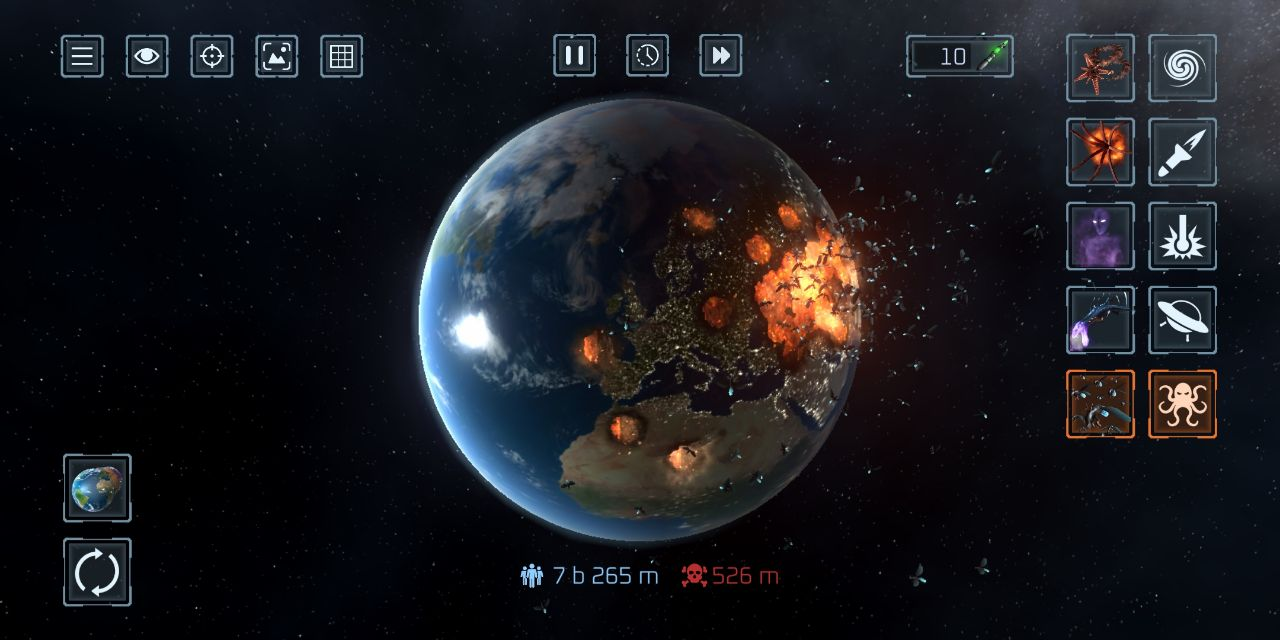The image size is (1280, 640).
Task: Select the creature with purple crystal
Action: click(1100, 320)
